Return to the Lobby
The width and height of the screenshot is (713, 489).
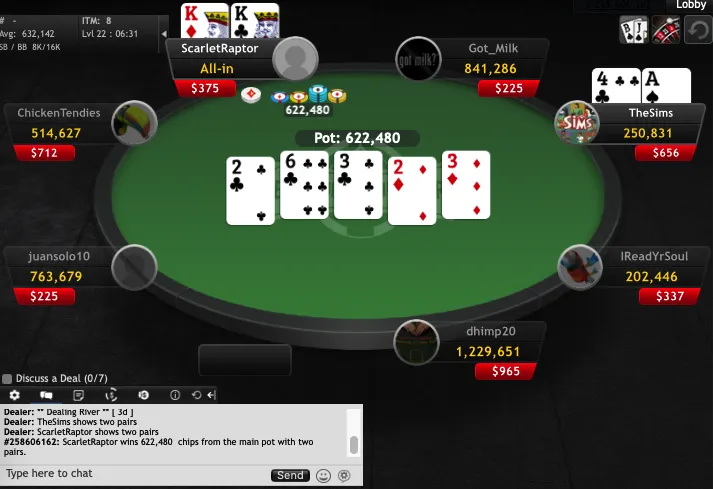pos(690,5)
